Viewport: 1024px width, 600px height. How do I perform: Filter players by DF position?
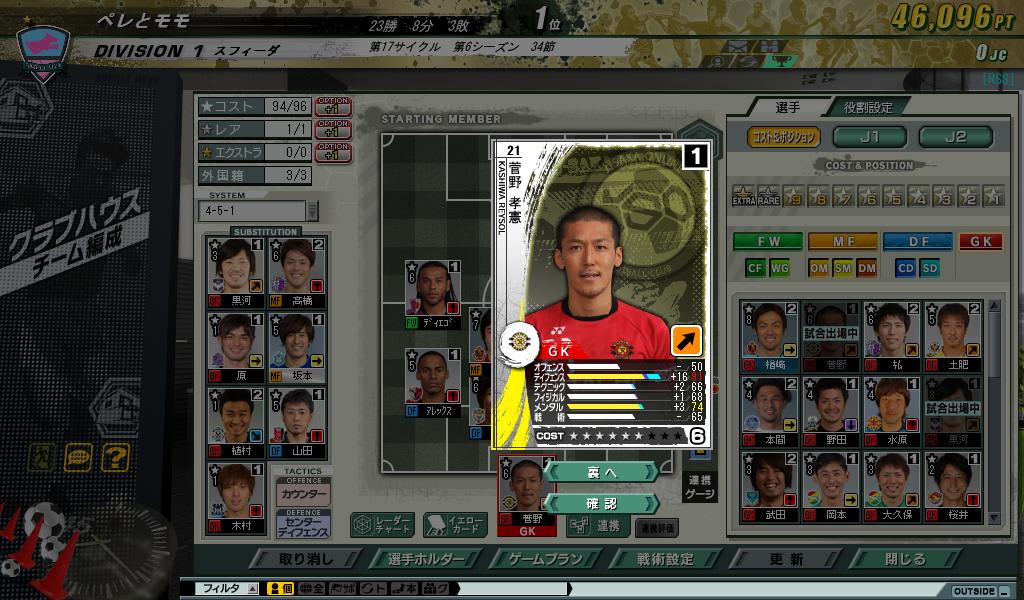pos(917,241)
